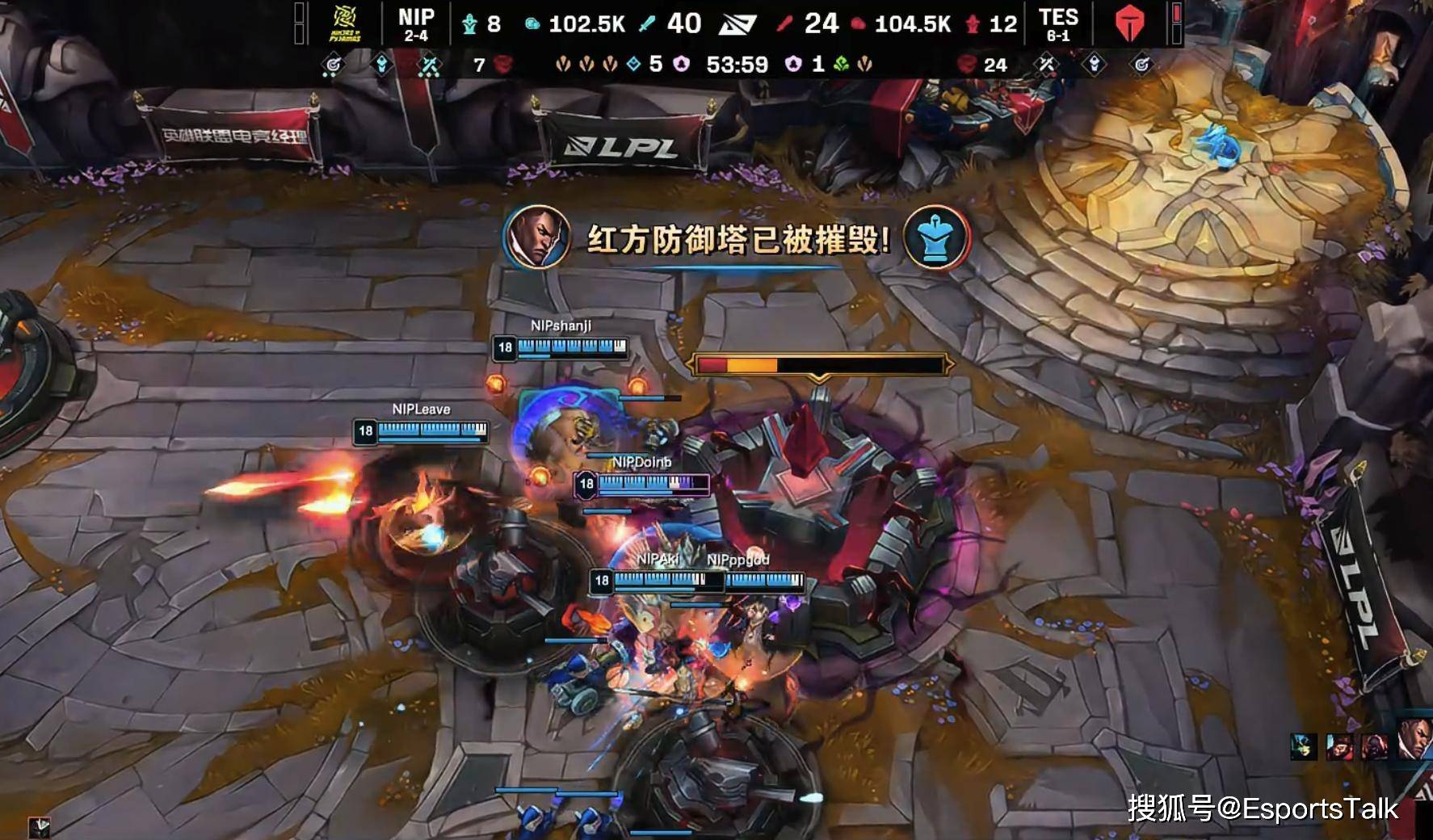Click the small red-bordered icon in the screen corner
Viewport: 1433px width, 840px height.
[40, 826]
